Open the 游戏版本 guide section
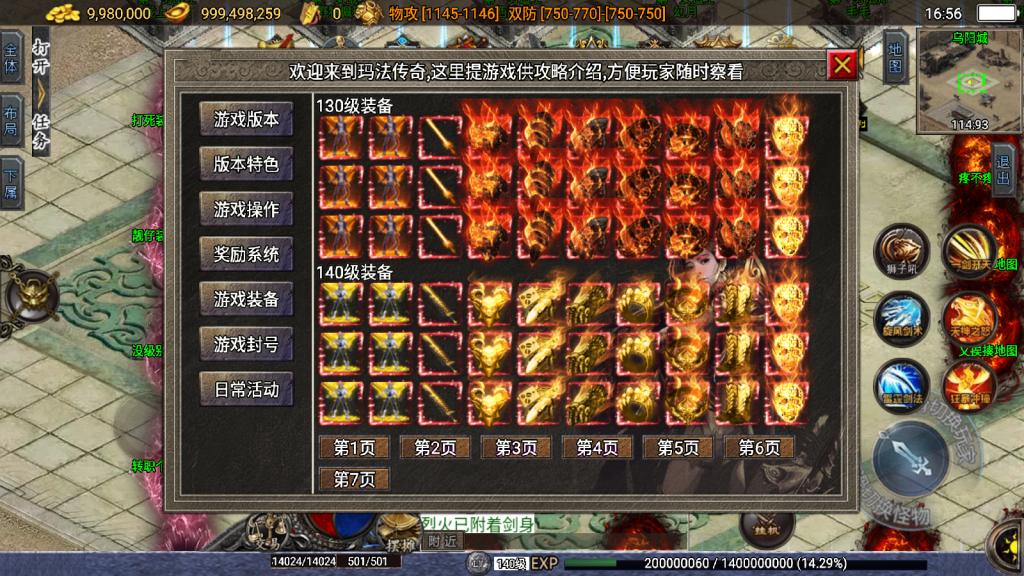This screenshot has height=576, width=1024. pyautogui.click(x=246, y=119)
